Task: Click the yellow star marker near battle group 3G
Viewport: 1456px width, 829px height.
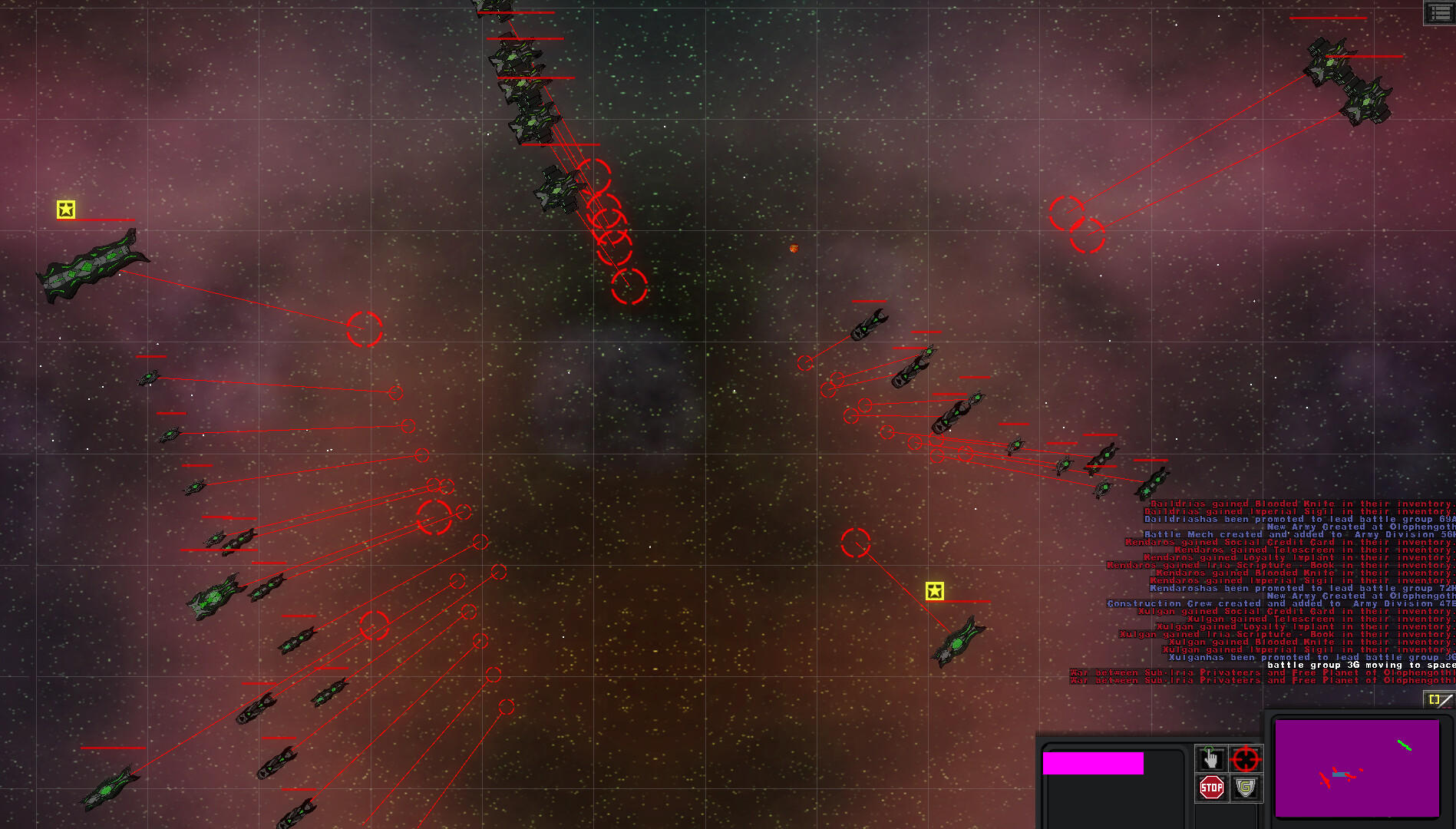Action: point(936,591)
